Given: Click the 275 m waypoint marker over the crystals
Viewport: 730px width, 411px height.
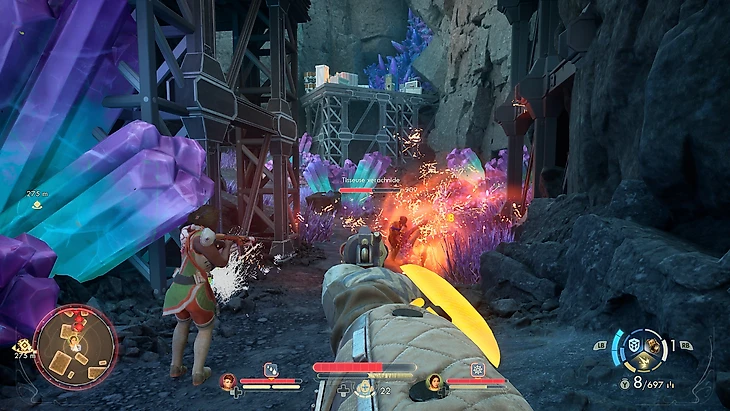Looking at the screenshot, I should click(x=37, y=203).
